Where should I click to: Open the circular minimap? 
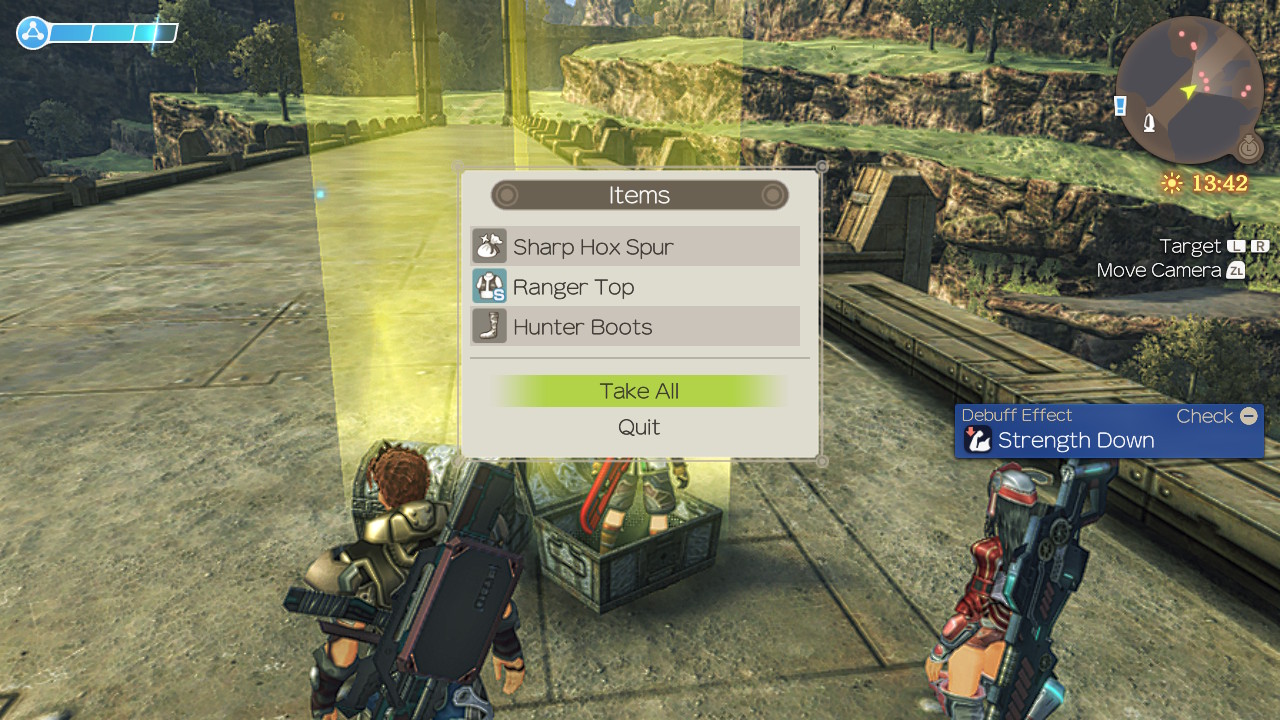(1189, 90)
